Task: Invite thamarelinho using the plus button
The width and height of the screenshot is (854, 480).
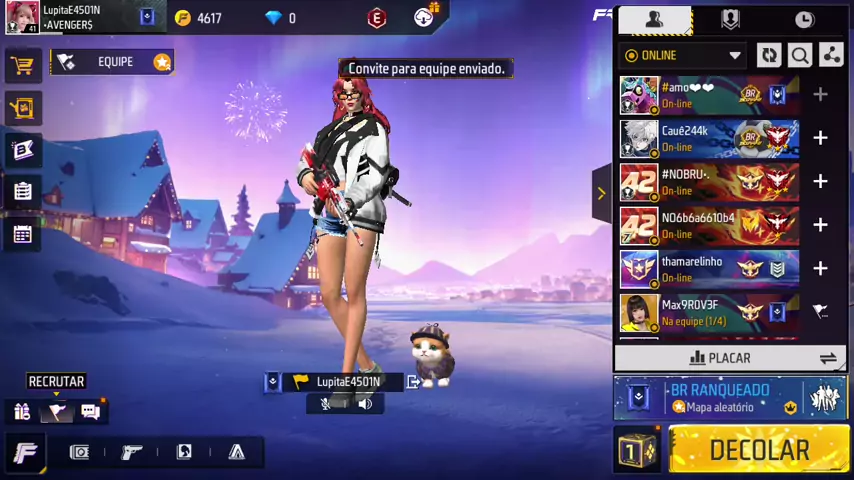Action: click(x=820, y=269)
